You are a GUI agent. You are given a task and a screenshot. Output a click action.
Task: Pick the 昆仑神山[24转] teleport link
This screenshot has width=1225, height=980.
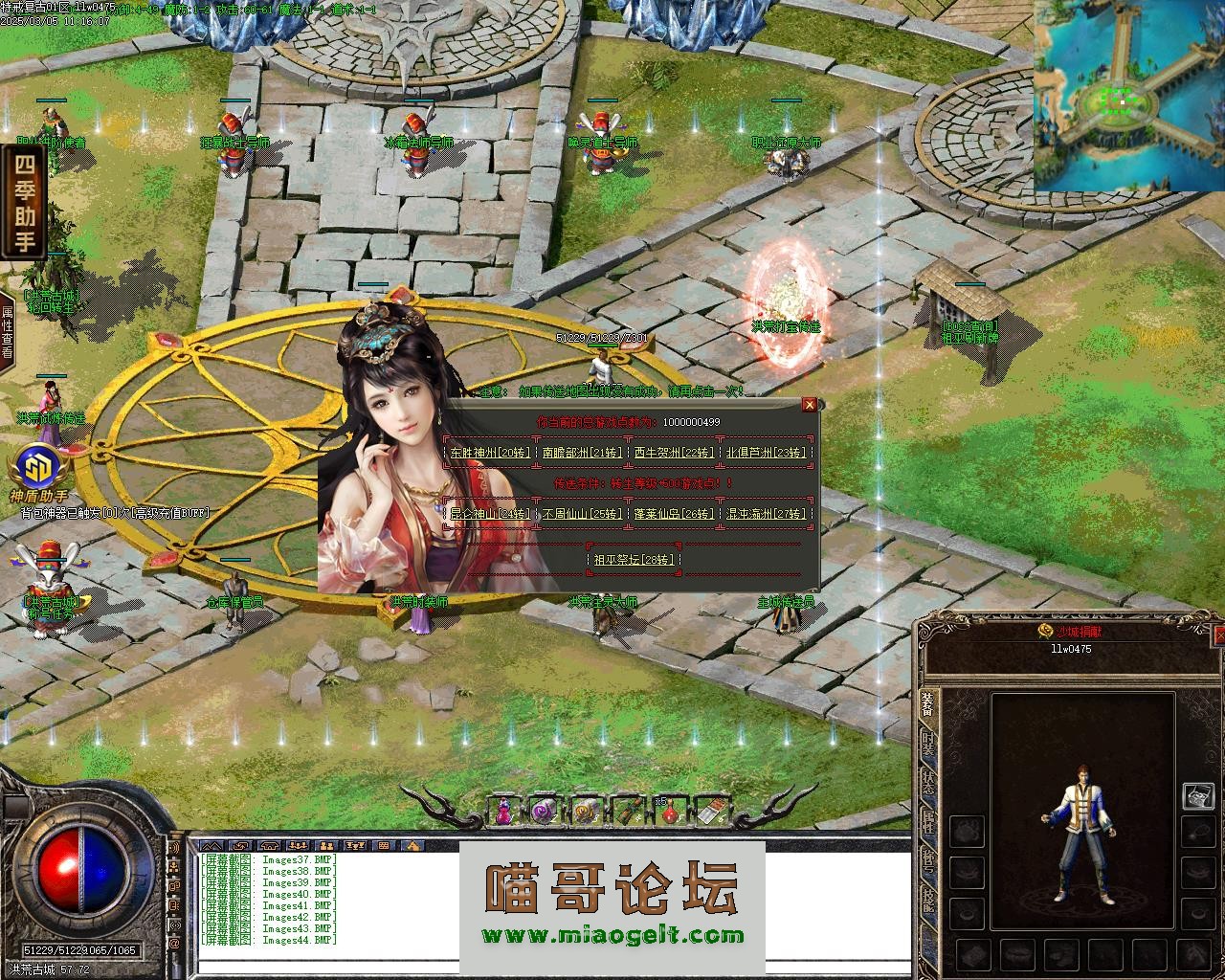489,514
